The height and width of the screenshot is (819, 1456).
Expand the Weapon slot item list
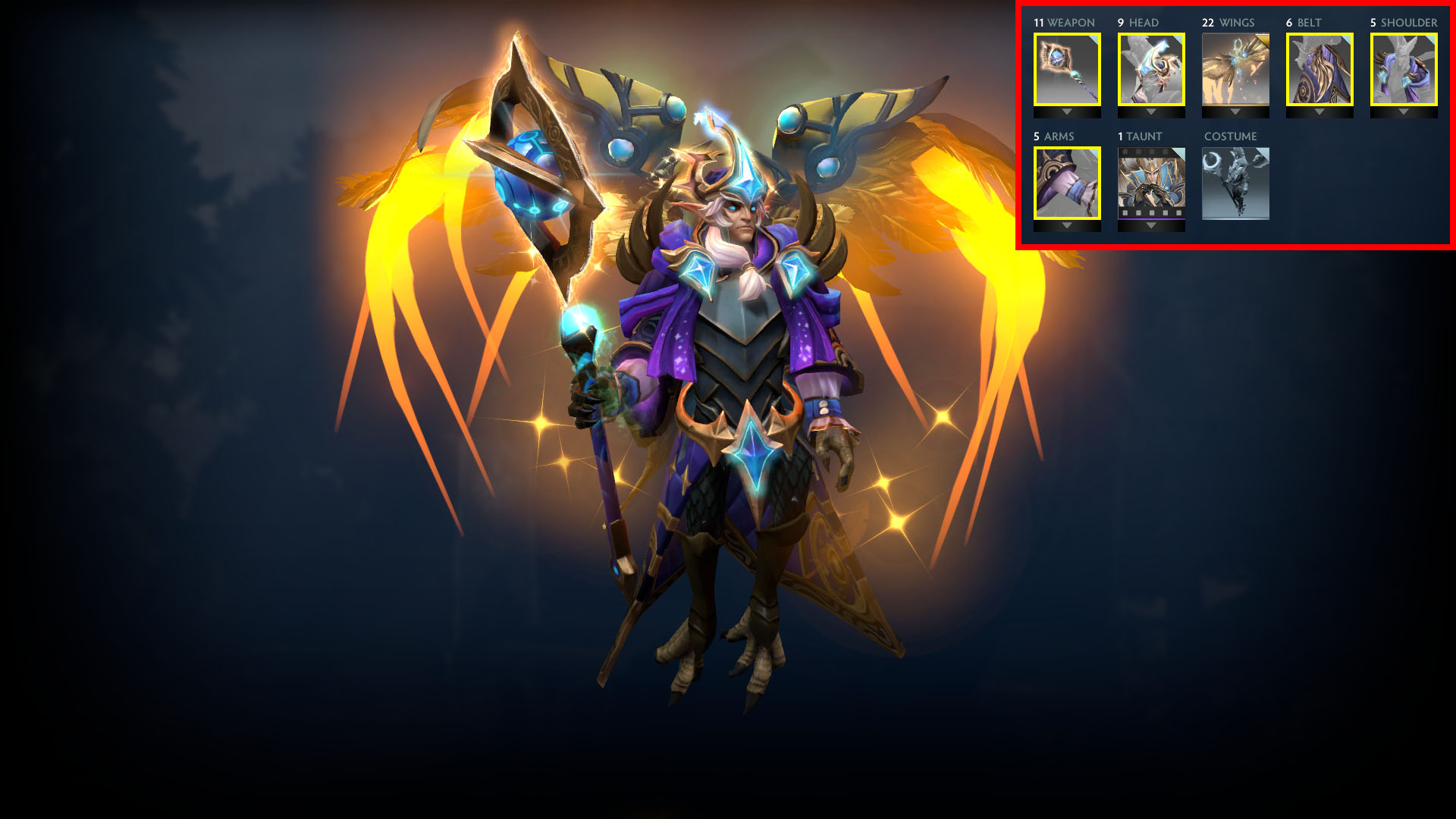1065,111
